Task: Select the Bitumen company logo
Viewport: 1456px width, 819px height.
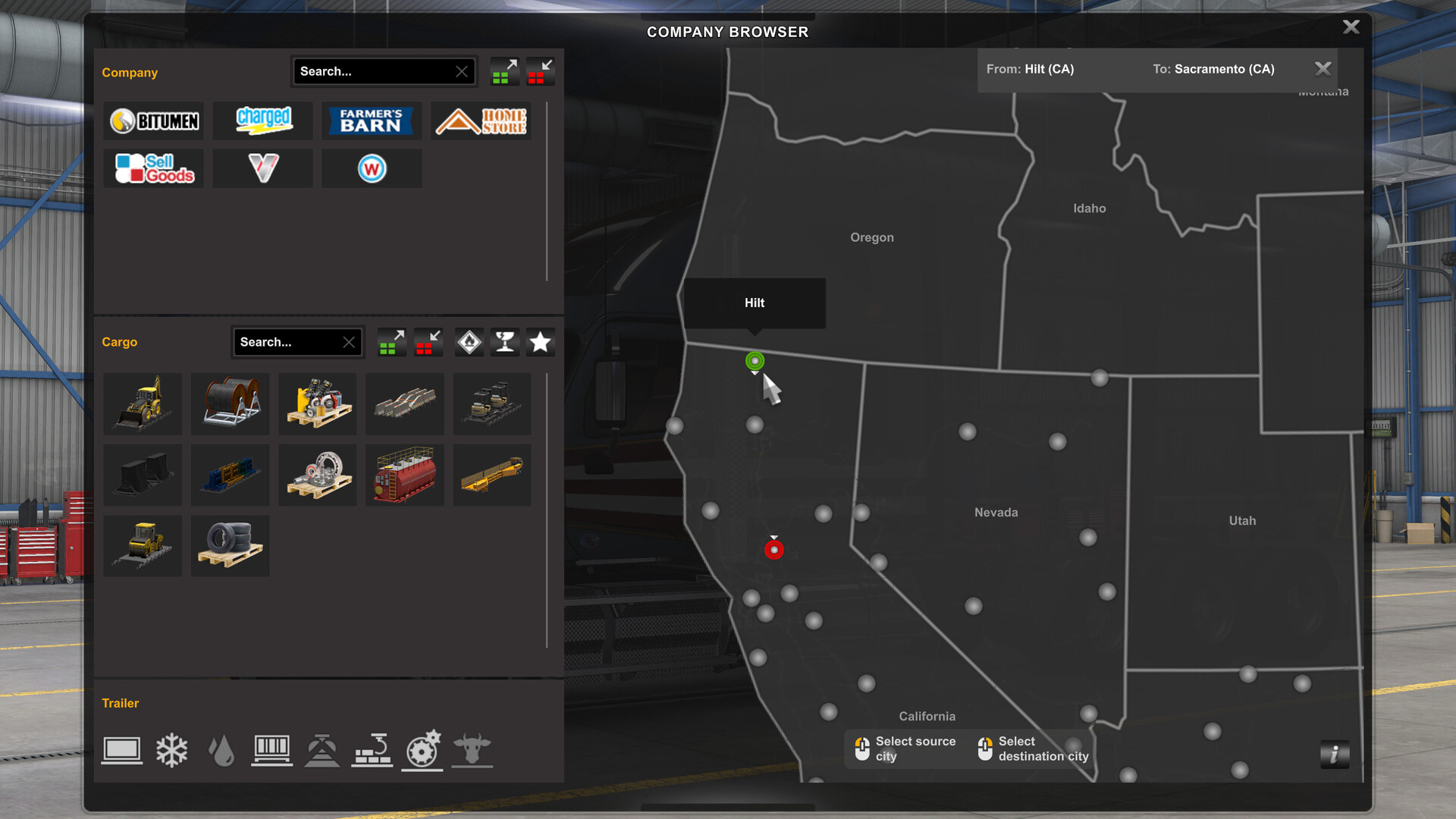Action: click(x=153, y=121)
